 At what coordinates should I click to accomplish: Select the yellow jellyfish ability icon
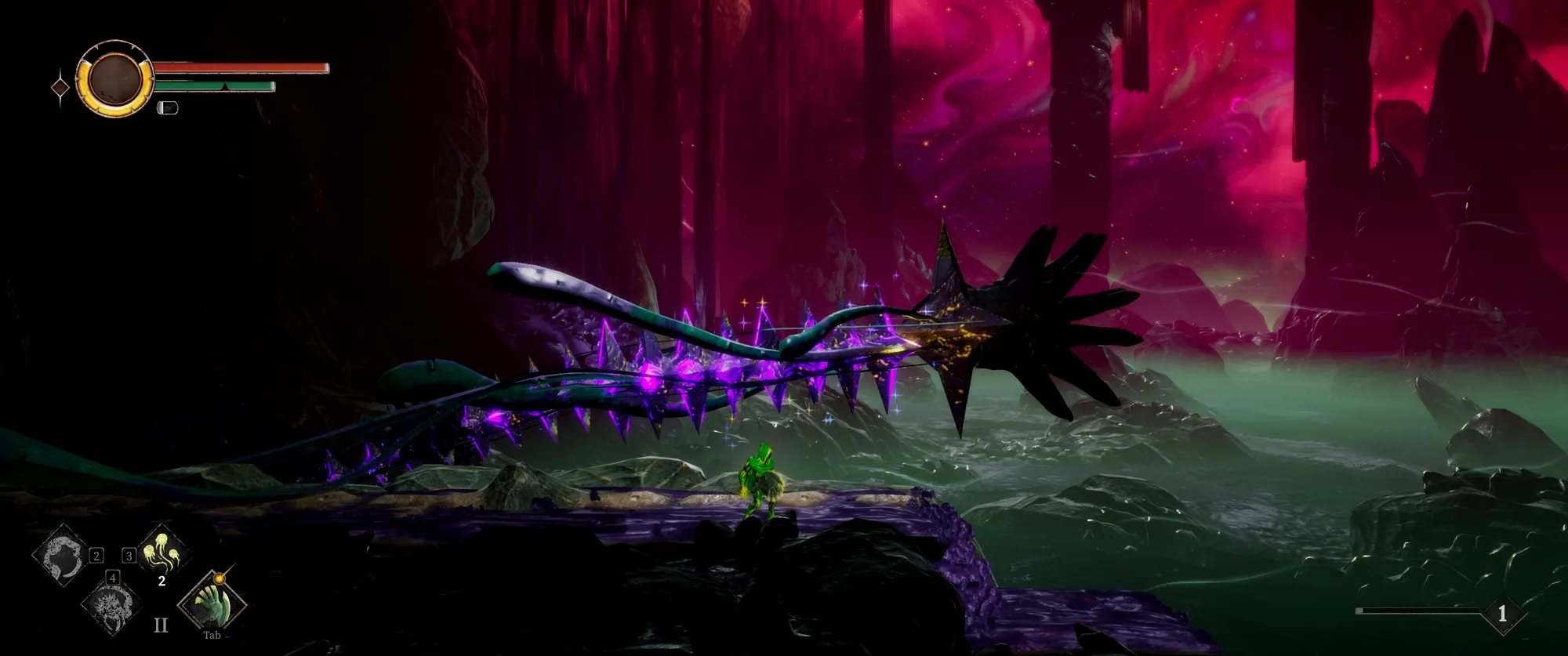[164, 550]
